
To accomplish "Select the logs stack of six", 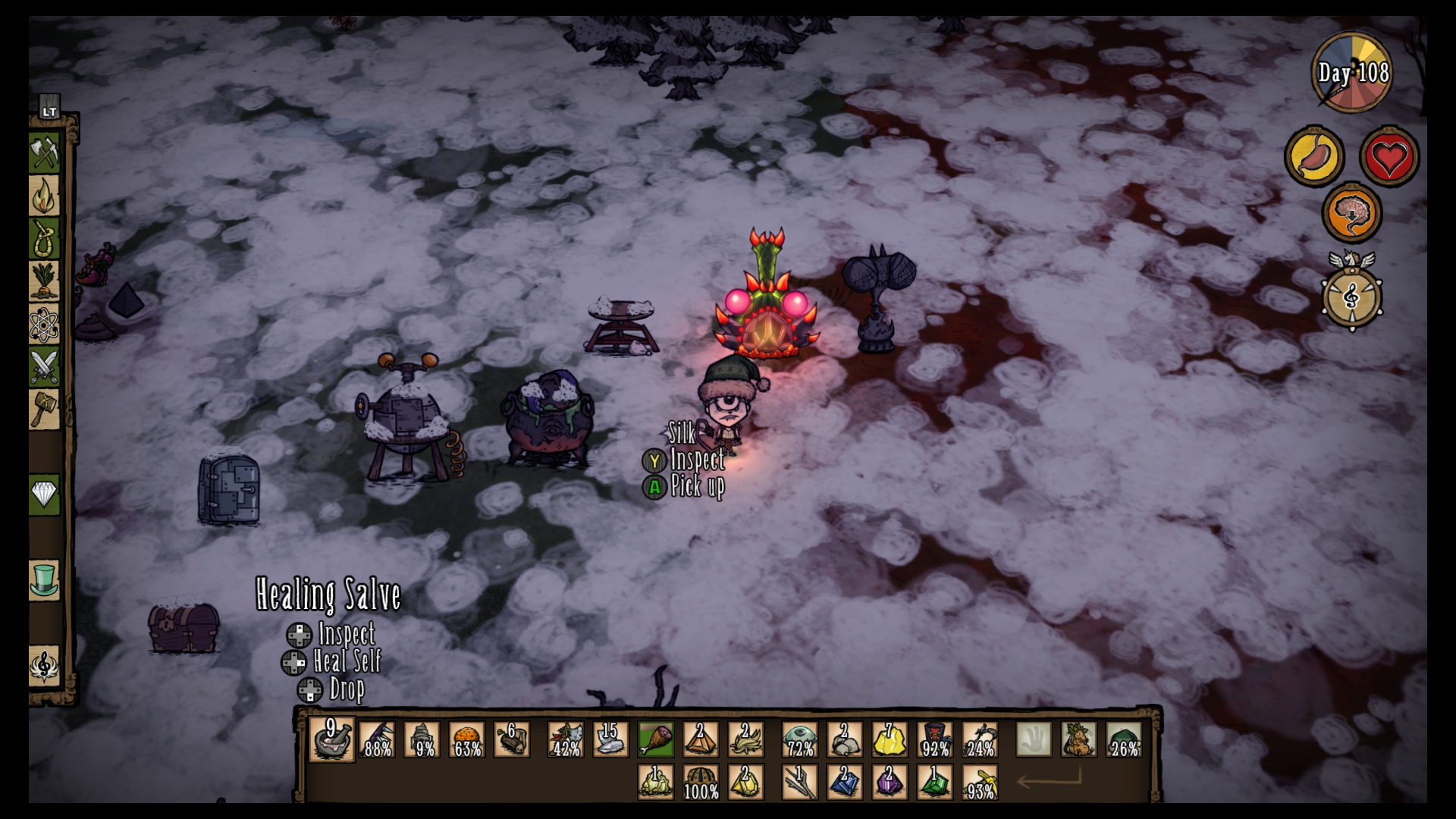I will coord(512,739).
